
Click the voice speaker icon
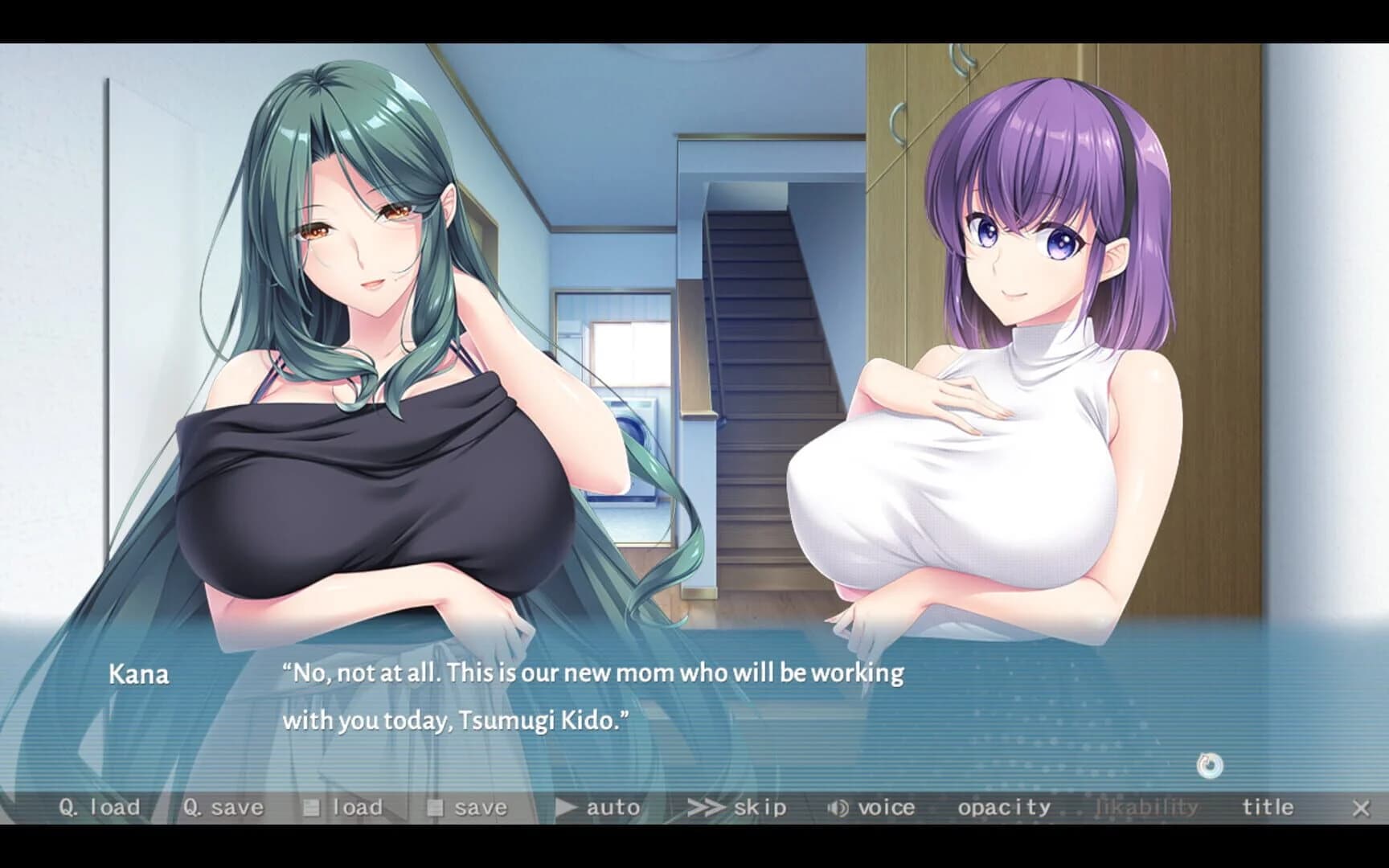tap(836, 806)
